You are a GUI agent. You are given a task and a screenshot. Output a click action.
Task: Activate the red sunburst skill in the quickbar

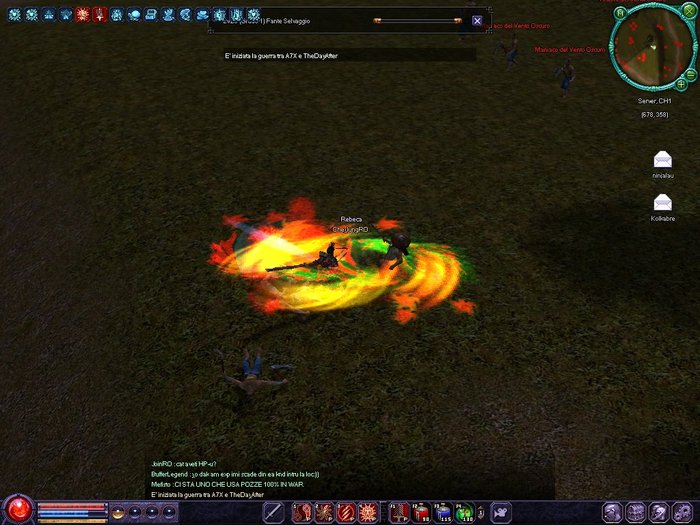pos(368,513)
